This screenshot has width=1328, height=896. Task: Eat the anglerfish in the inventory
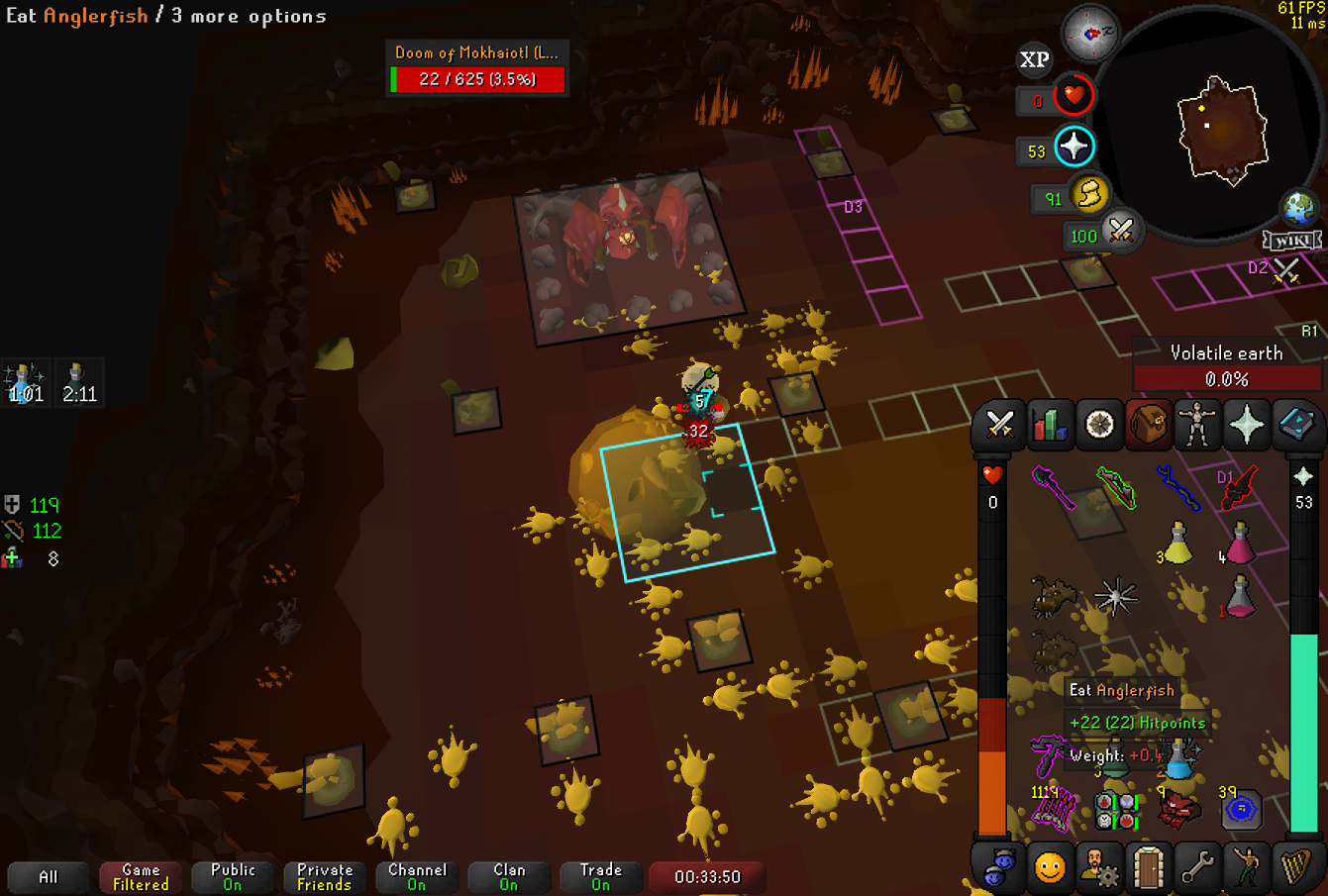pyautogui.click(x=1052, y=596)
